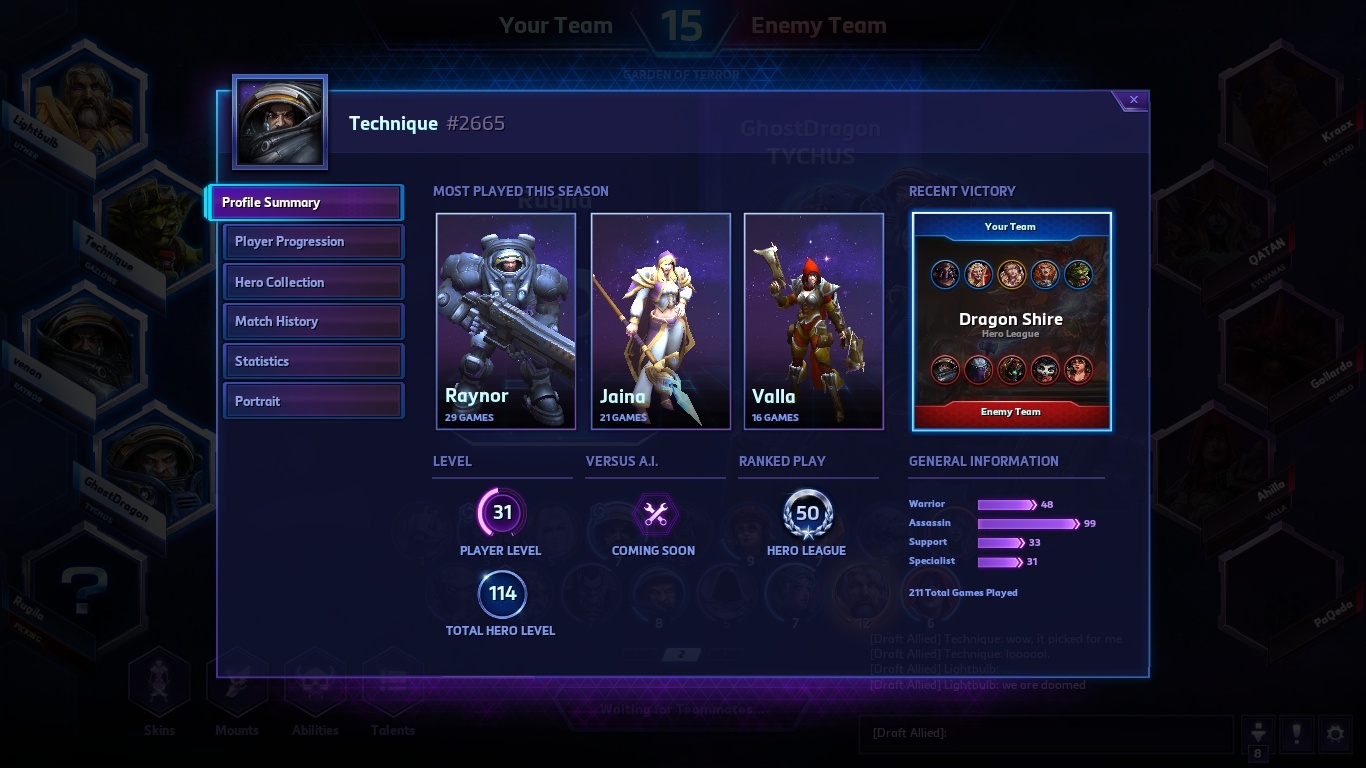Select the Total Hero Level 114 badge
Viewport: 1366px width, 768px height.
(501, 594)
